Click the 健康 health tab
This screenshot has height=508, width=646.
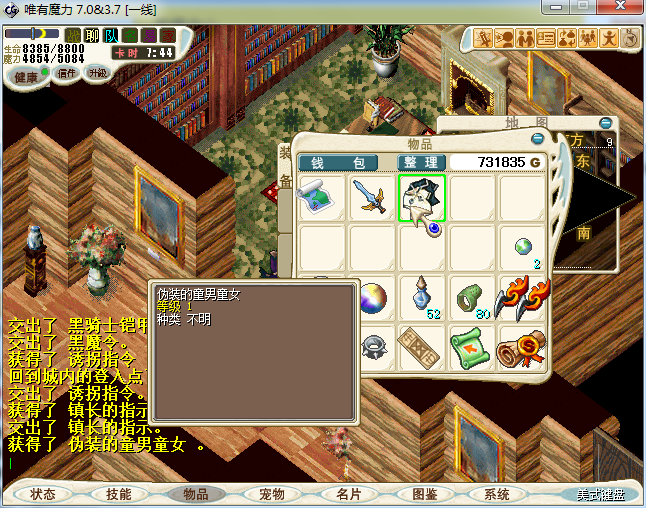(x=27, y=77)
